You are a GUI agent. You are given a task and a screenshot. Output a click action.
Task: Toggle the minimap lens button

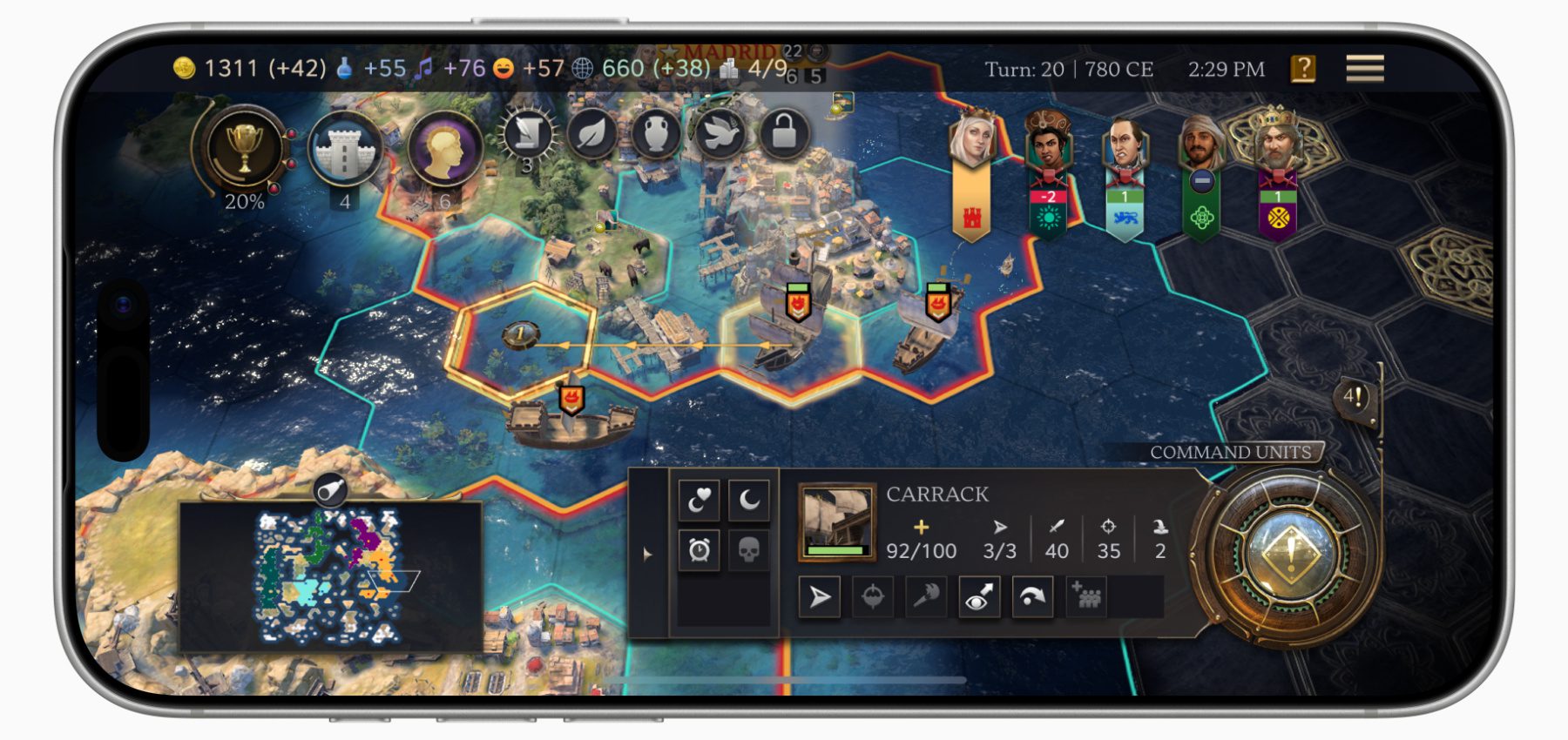click(x=331, y=491)
